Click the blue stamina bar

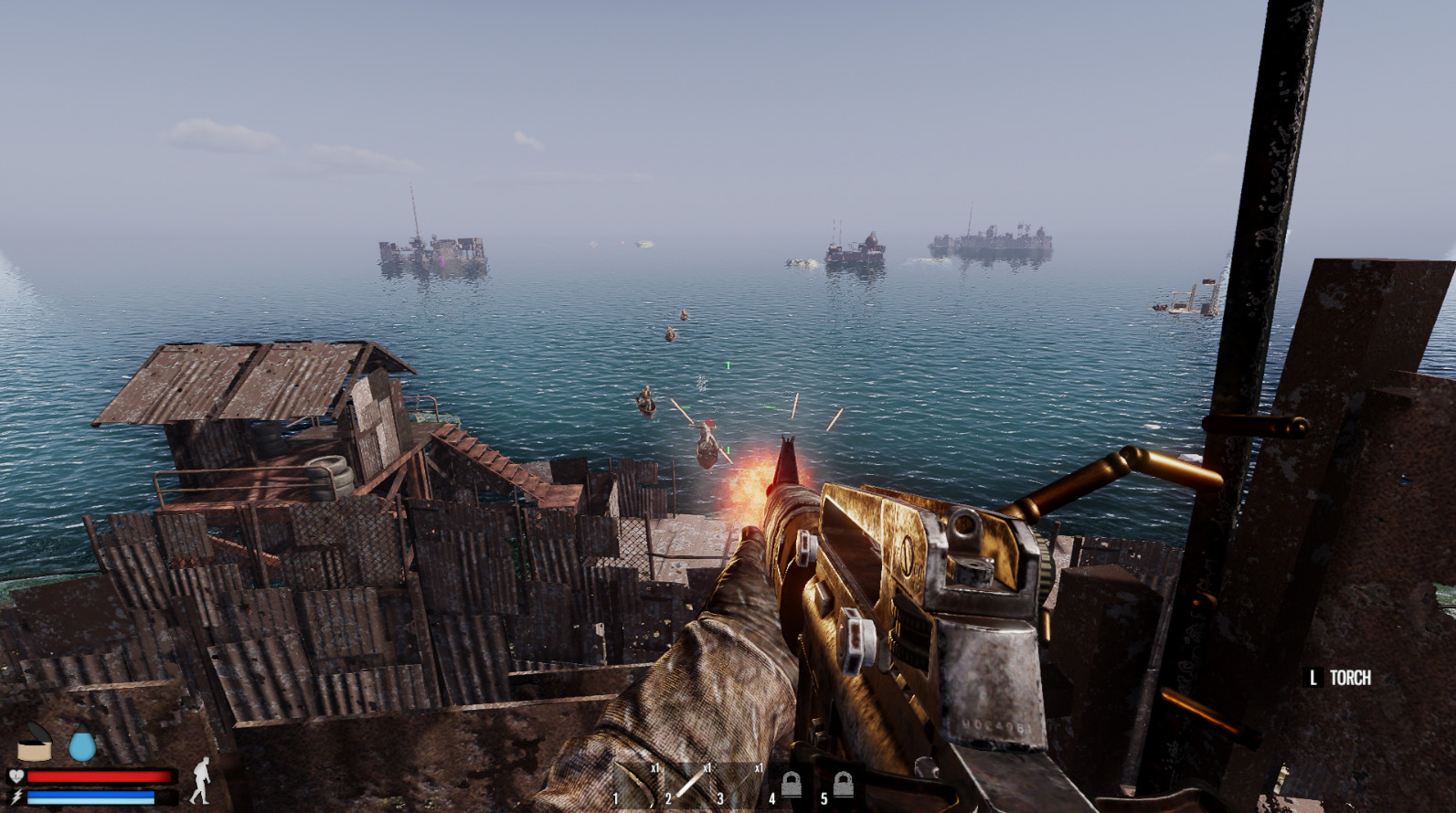(91, 797)
